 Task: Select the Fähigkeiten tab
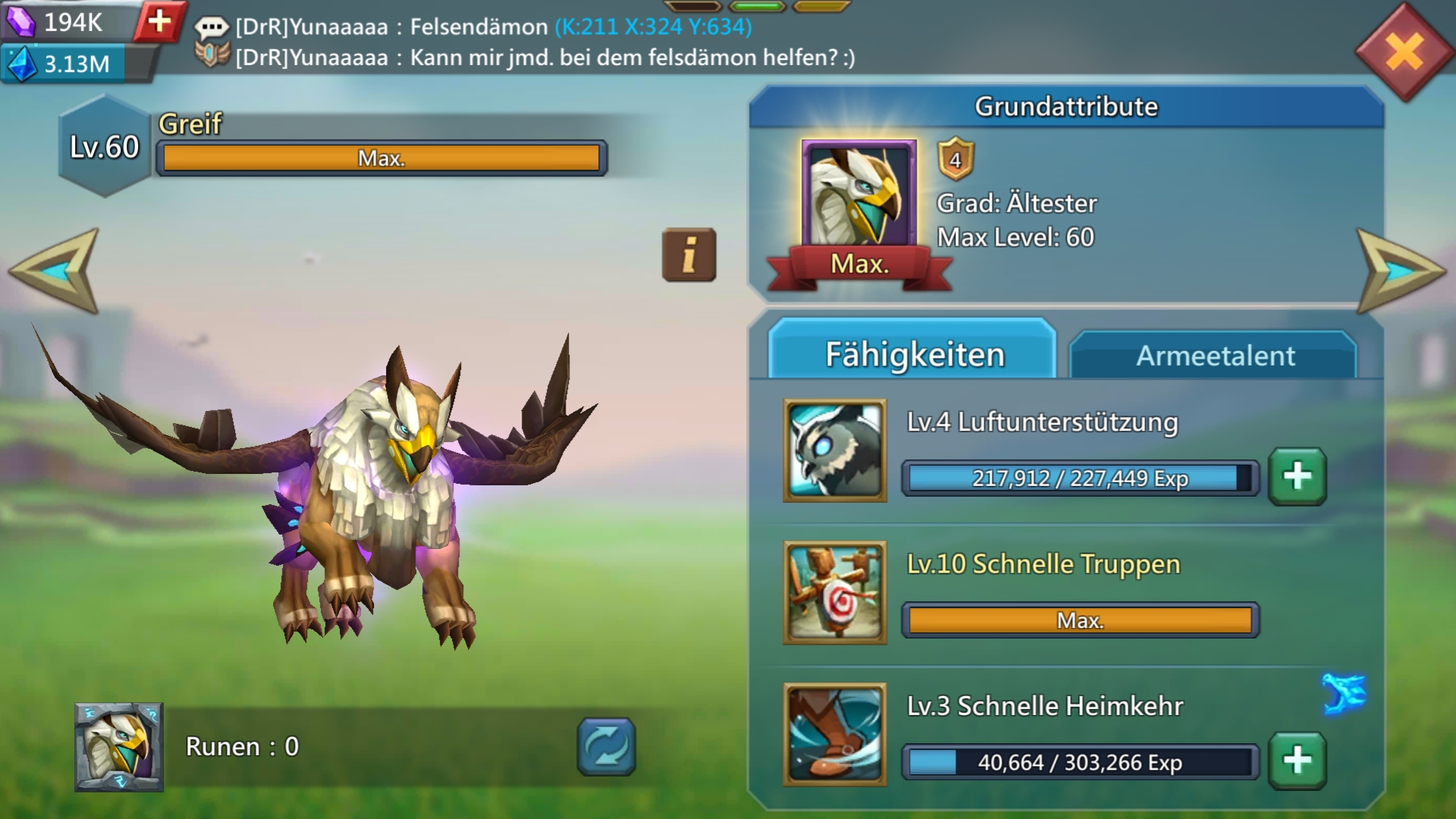[913, 353]
